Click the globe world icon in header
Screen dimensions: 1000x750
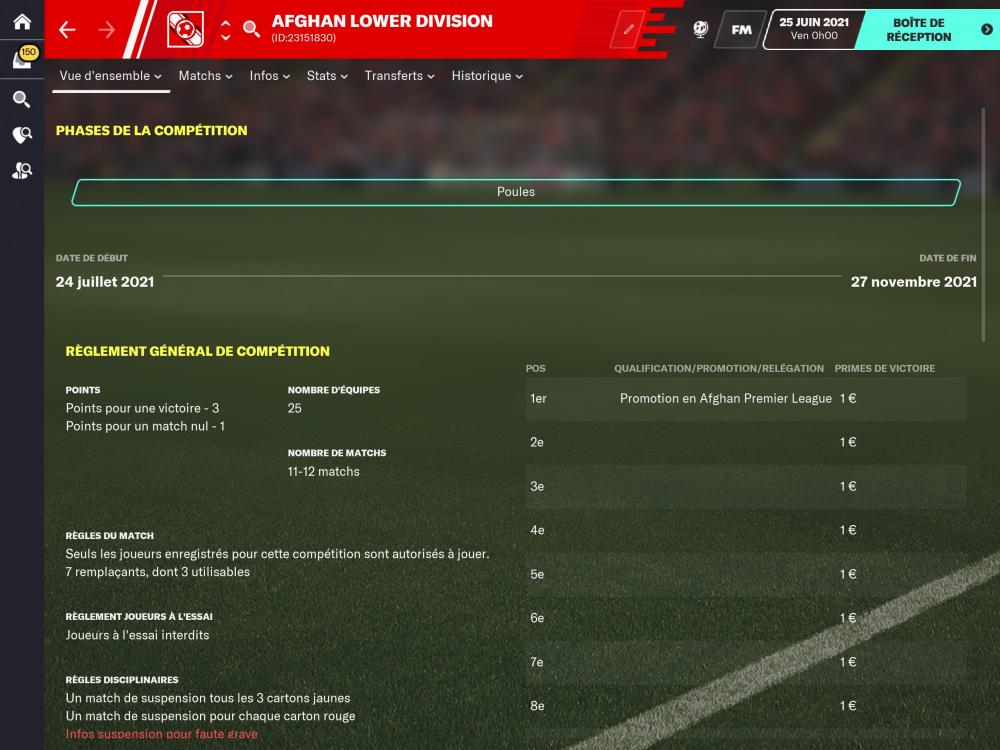(700, 30)
